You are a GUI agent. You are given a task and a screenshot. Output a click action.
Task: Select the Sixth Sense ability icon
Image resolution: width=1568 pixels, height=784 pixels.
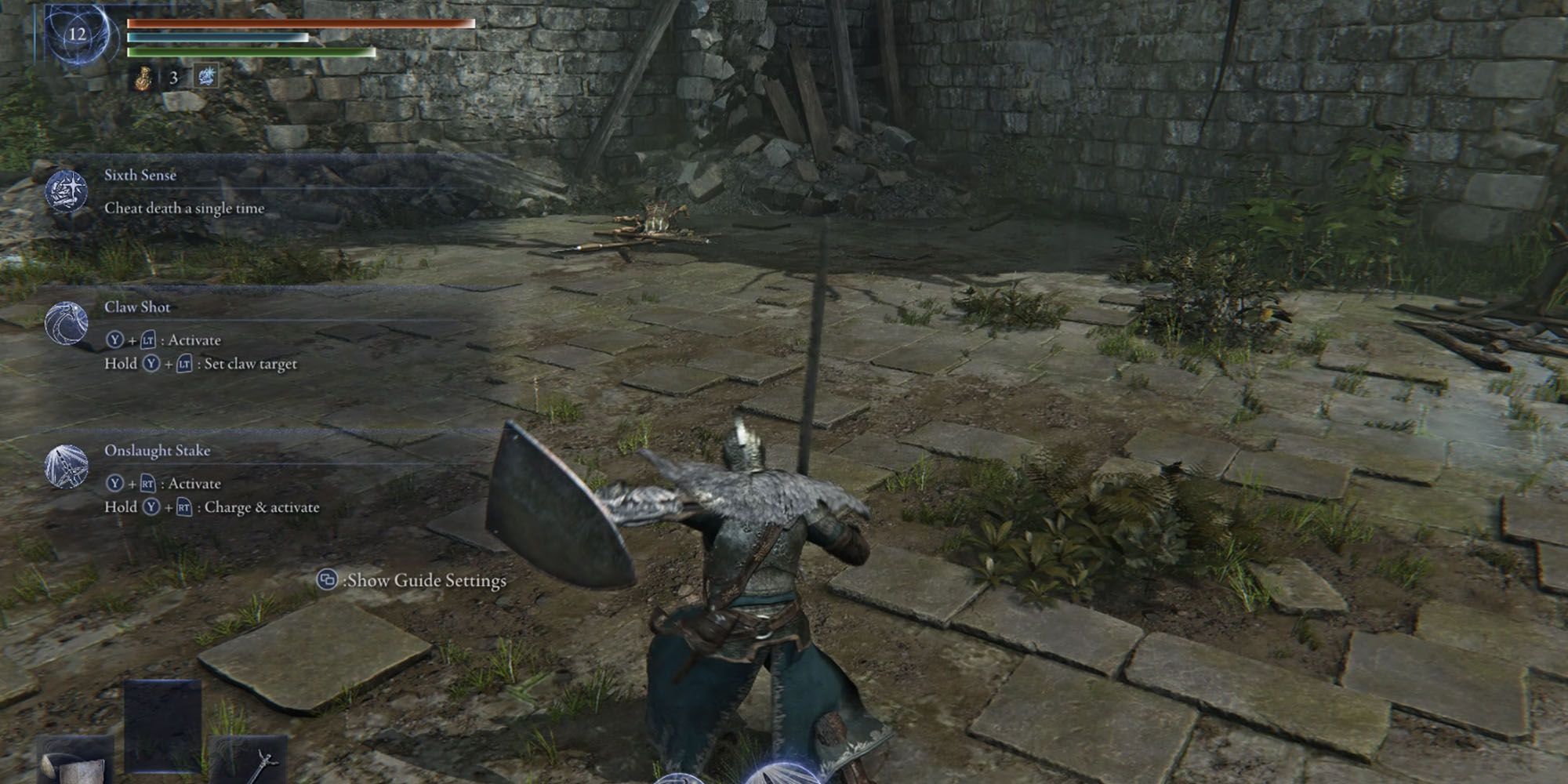[x=66, y=191]
